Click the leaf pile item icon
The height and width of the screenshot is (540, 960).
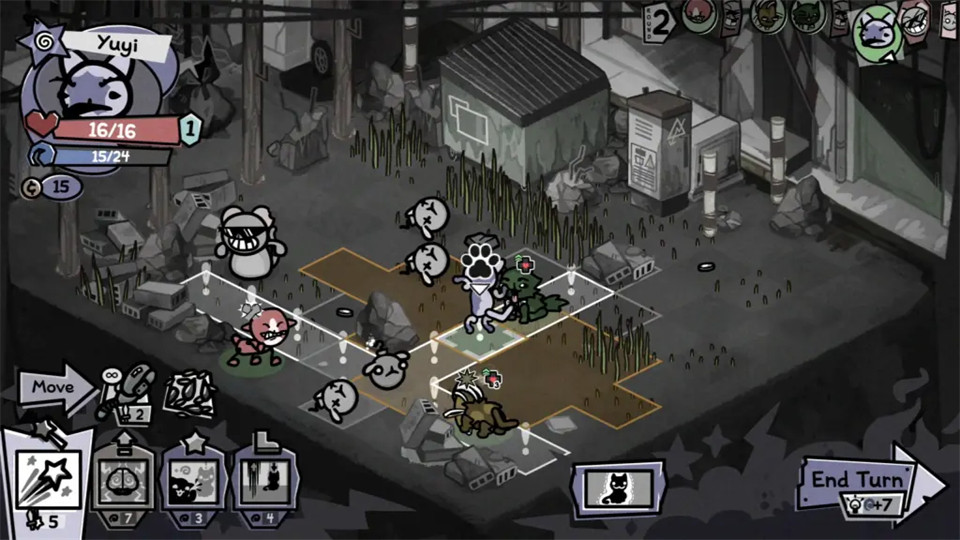coord(189,393)
